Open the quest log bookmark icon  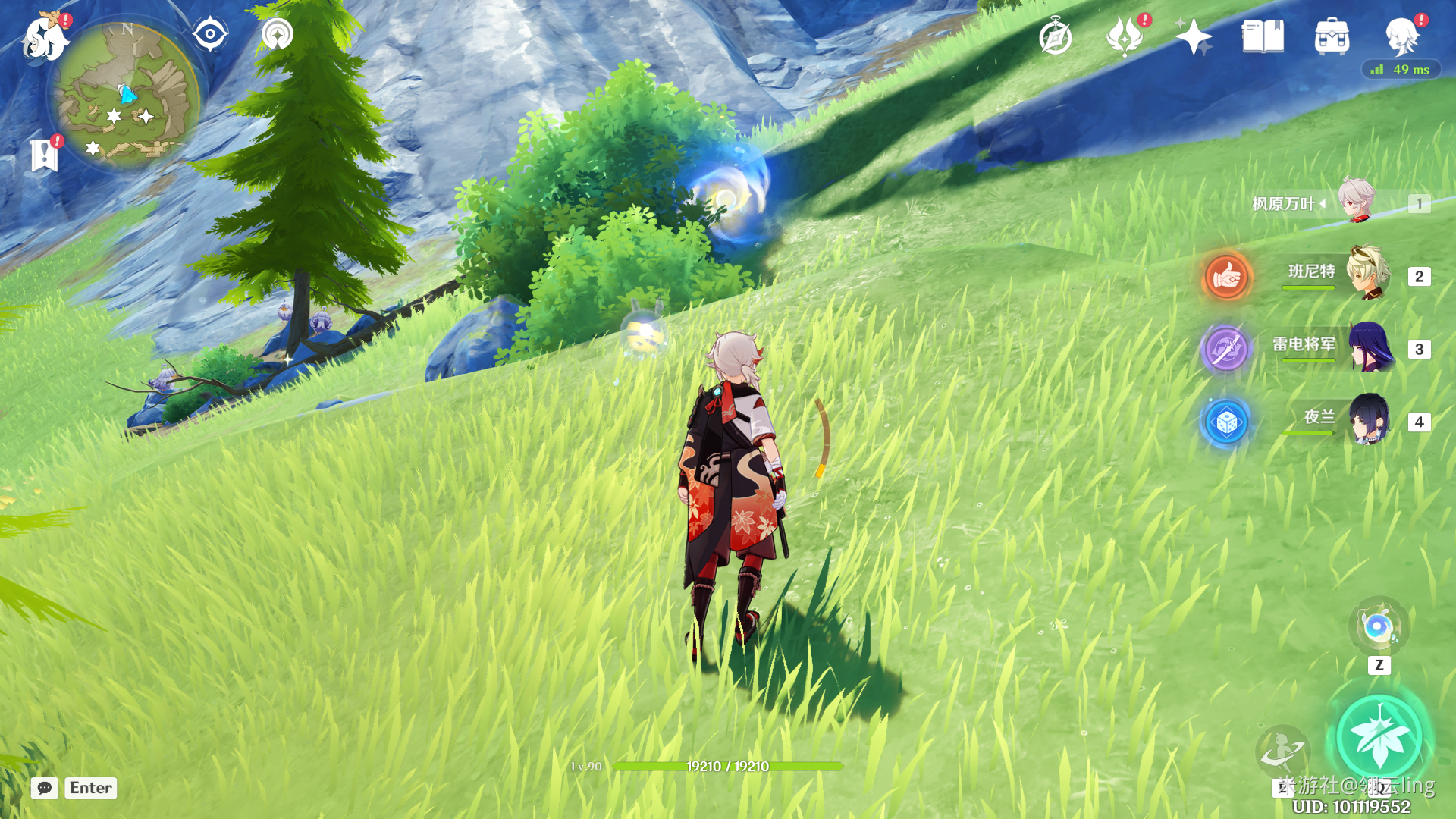(x=44, y=154)
